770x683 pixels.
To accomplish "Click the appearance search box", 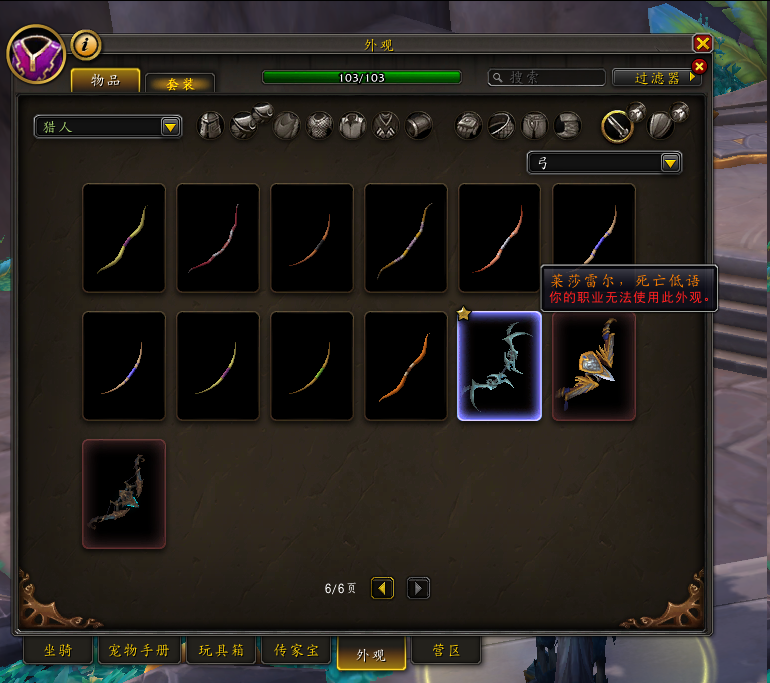I will tap(547, 77).
